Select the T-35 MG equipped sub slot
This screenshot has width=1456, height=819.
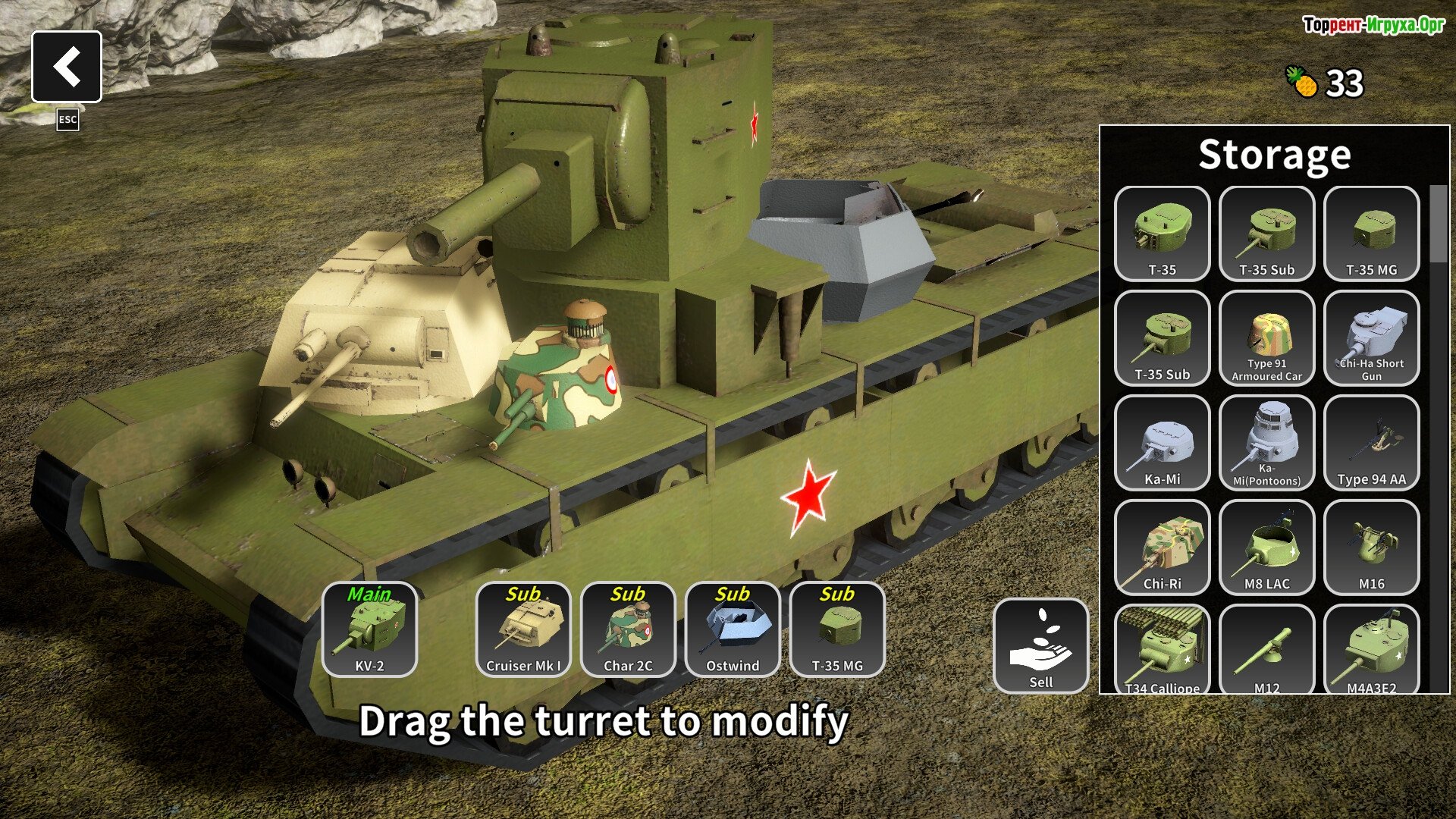pyautogui.click(x=837, y=629)
